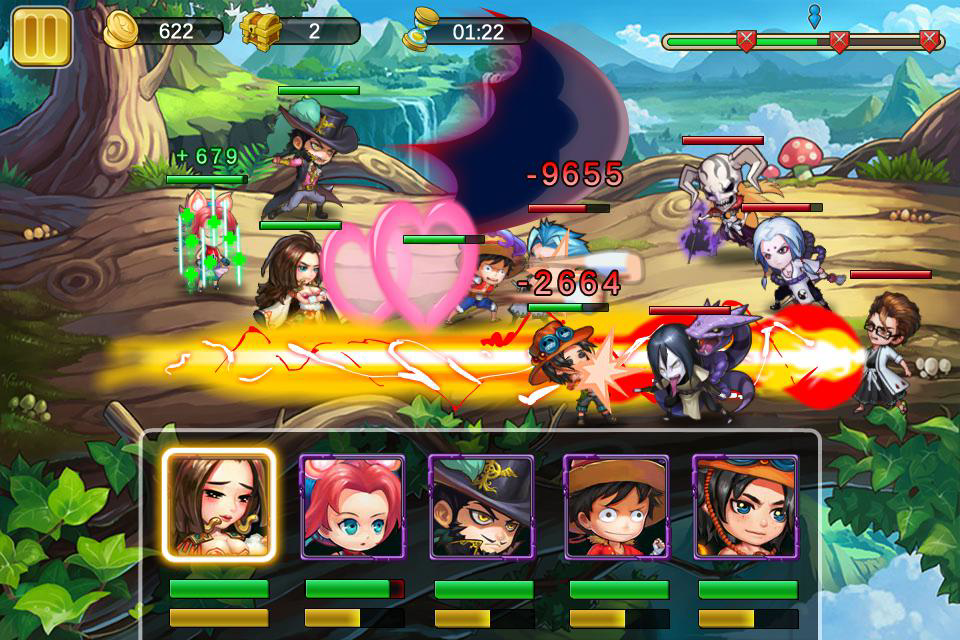Viewport: 960px width, 640px height.
Task: Choose the straw hat boy hero portrait
Action: pyautogui.click(x=616, y=506)
